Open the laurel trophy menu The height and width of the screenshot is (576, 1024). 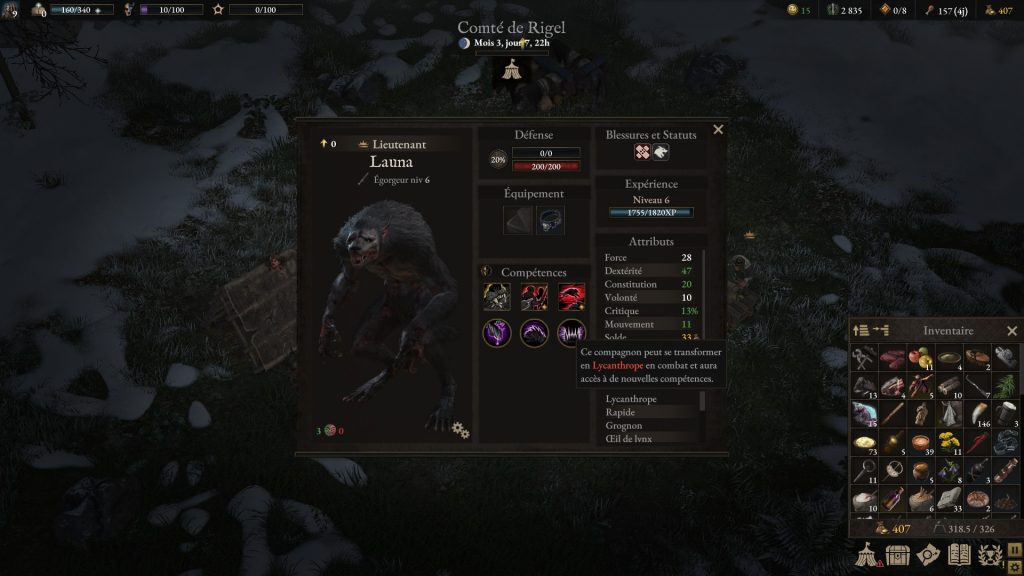pyautogui.click(x=990, y=555)
